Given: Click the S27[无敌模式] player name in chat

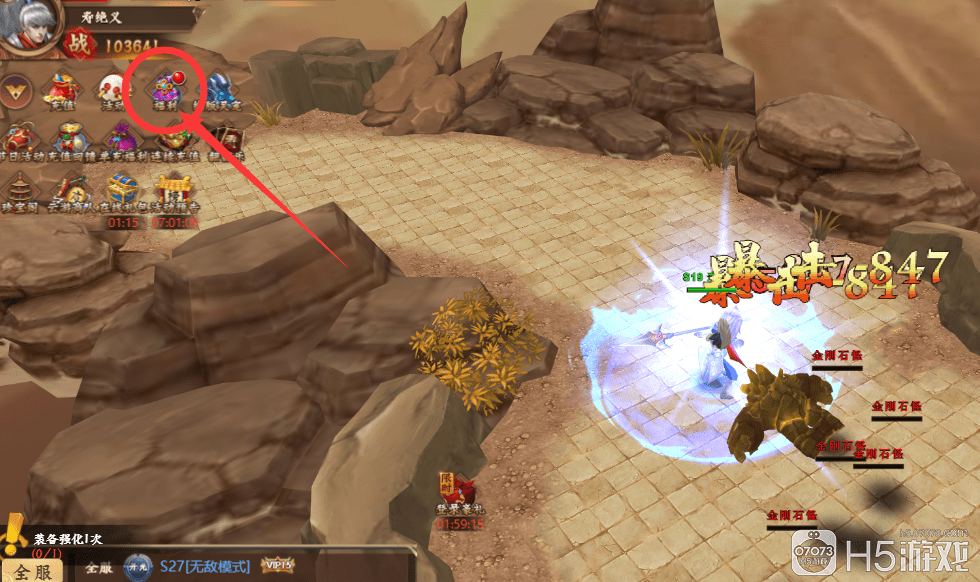Looking at the screenshot, I should tap(204, 567).
